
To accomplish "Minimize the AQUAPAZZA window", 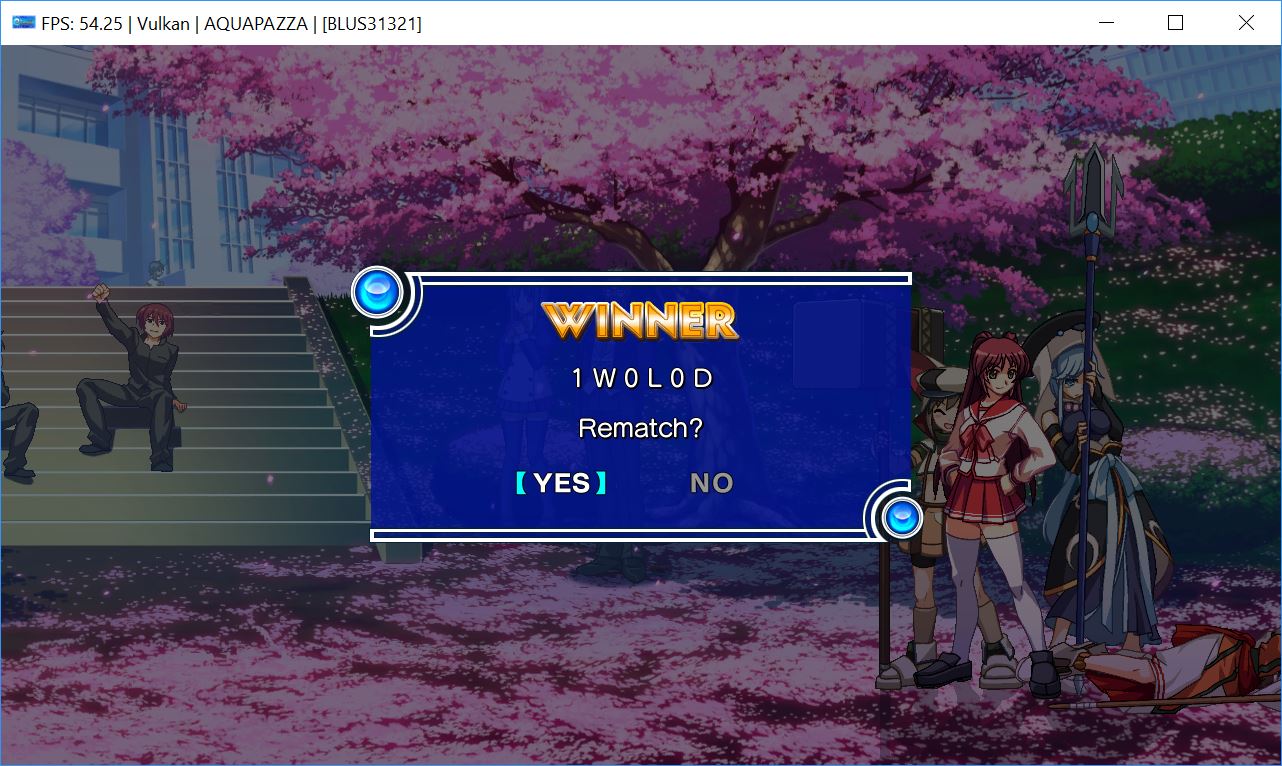I will tap(1106, 23).
